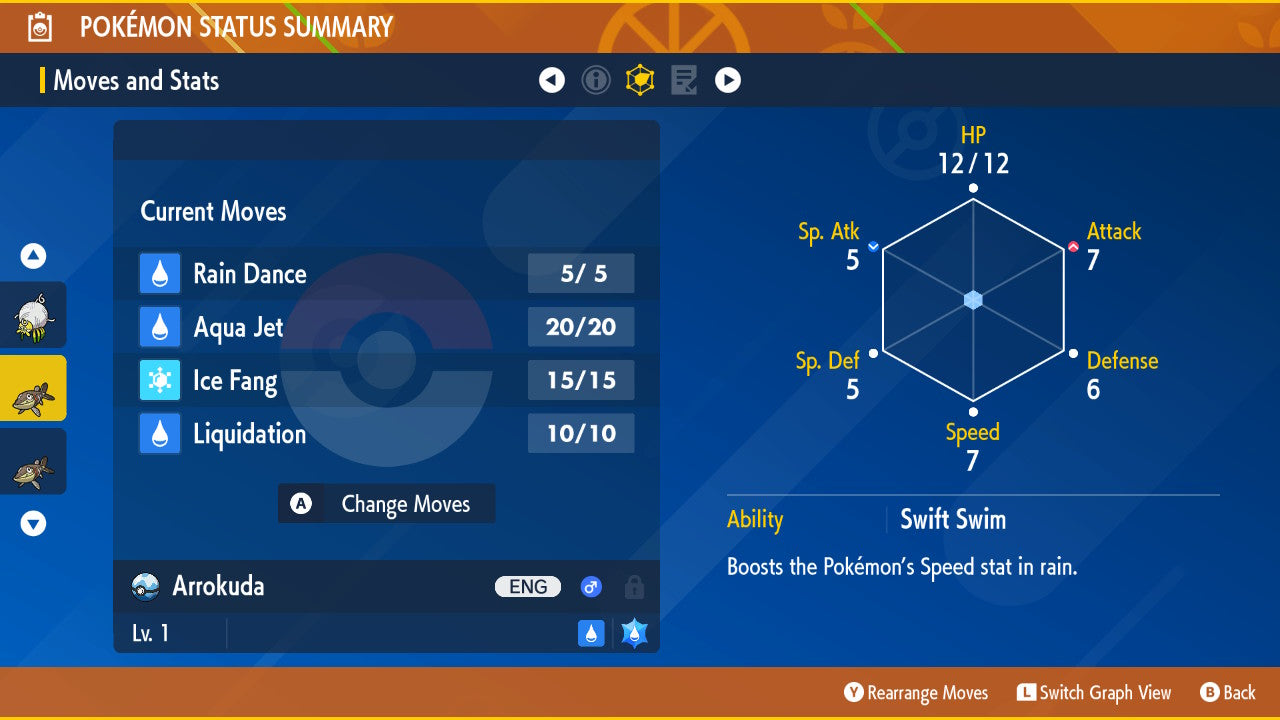Switch to the info summary tab
1280x720 pixels.
[596, 80]
